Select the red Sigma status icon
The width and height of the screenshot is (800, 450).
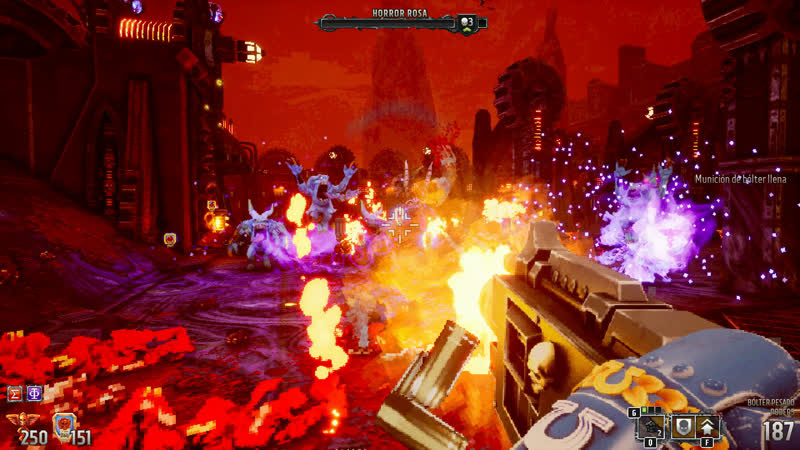15,393
